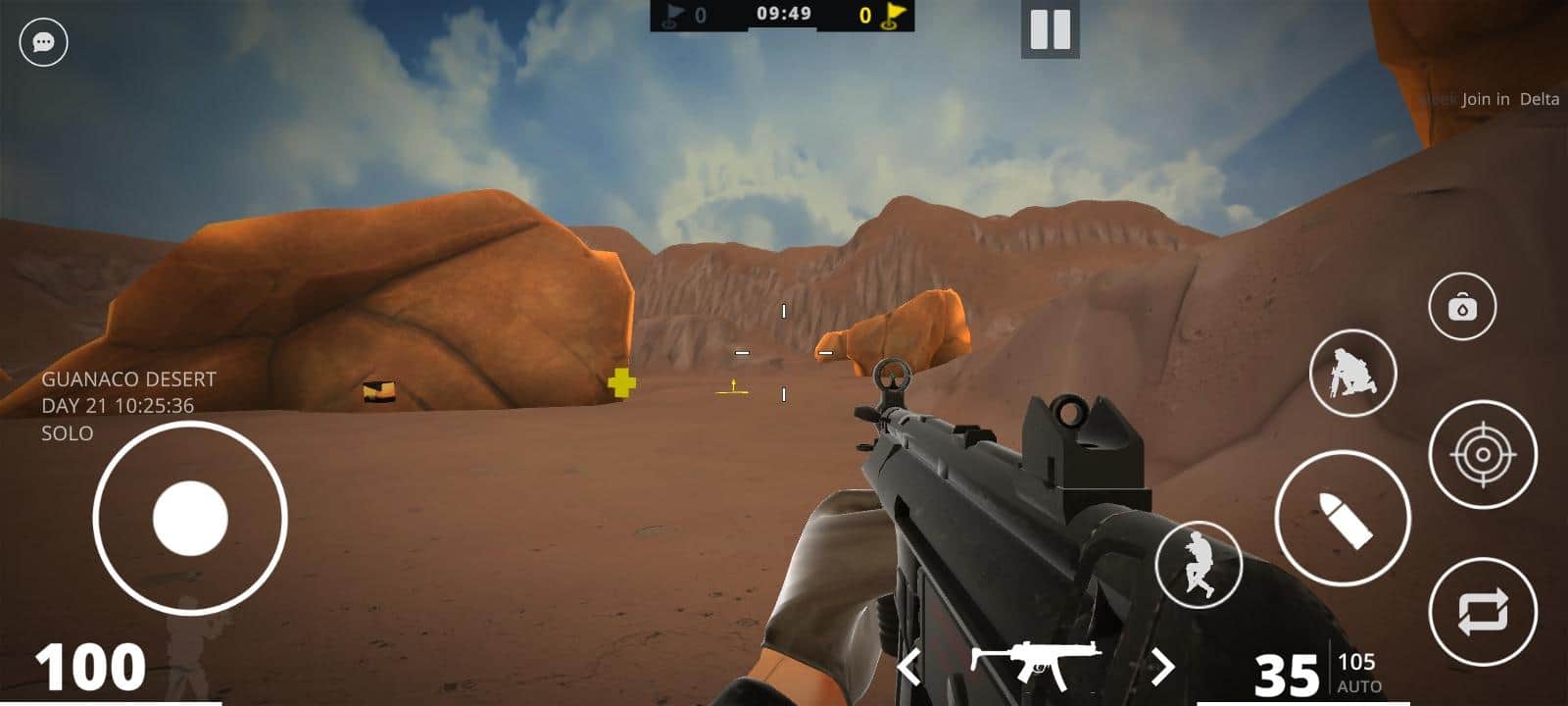Click the Join in Delta link
This screenshot has width=1568, height=706.
pos(1509,99)
